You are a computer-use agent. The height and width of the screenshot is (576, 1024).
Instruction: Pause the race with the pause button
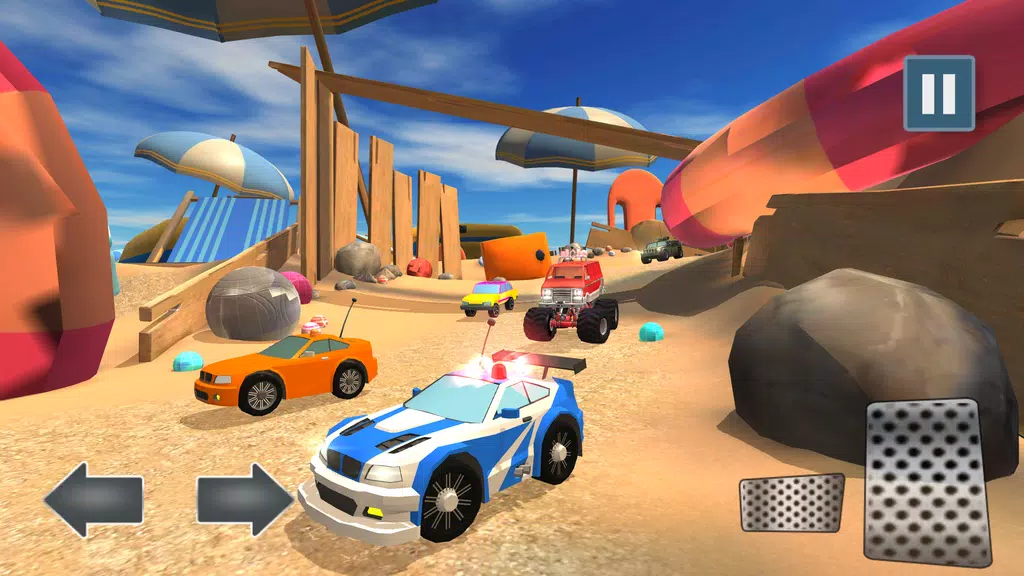click(x=939, y=93)
